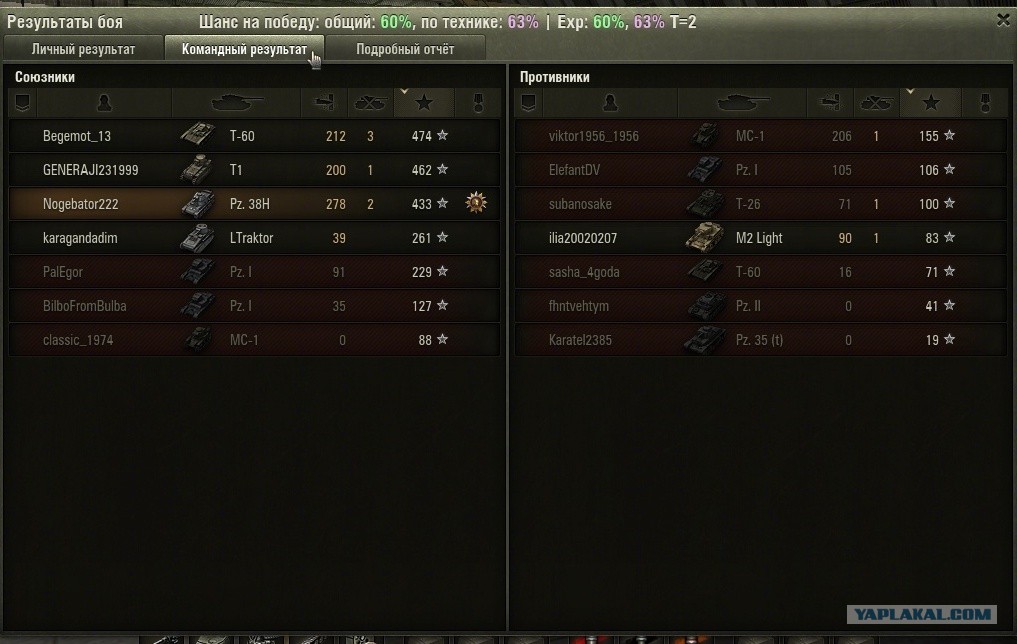
Task: Switch to the Личный результат tab
Action: pyautogui.click(x=83, y=49)
